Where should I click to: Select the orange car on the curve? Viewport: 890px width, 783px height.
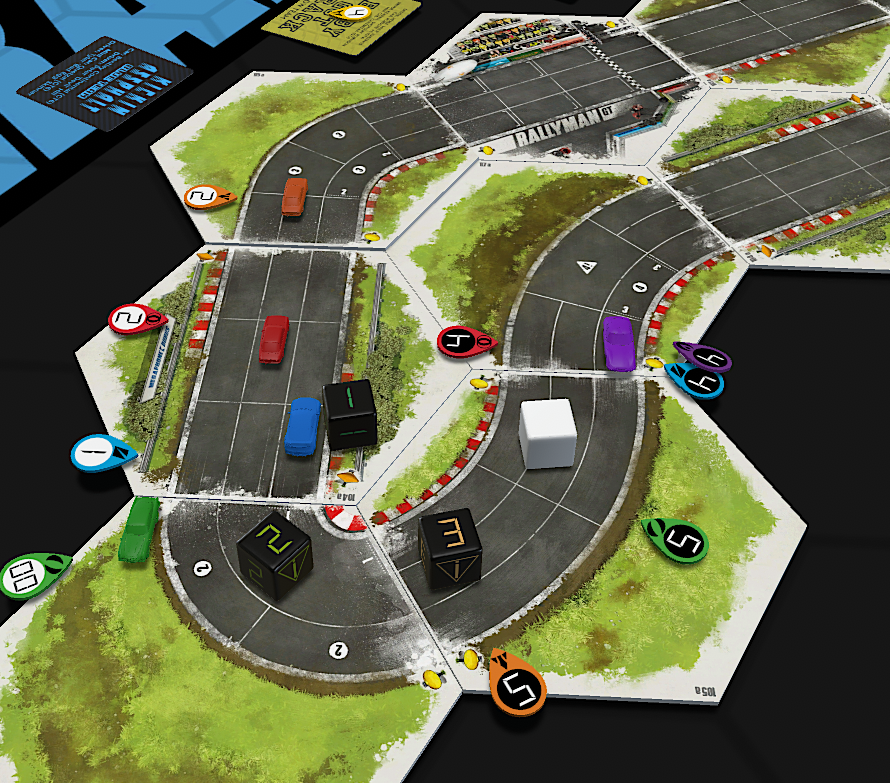(295, 196)
